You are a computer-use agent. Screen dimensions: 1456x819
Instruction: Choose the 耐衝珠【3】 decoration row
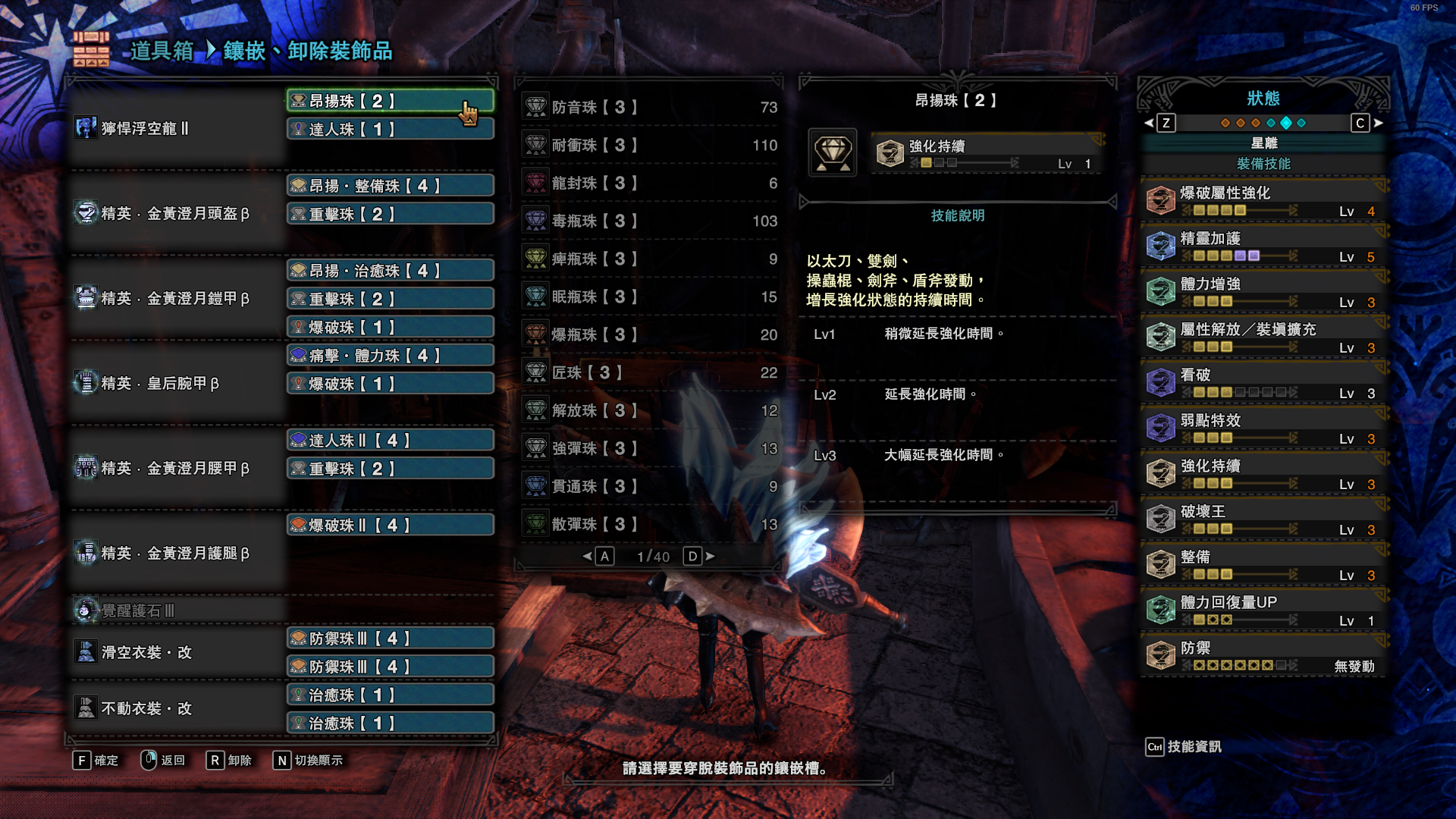pyautogui.click(x=649, y=145)
